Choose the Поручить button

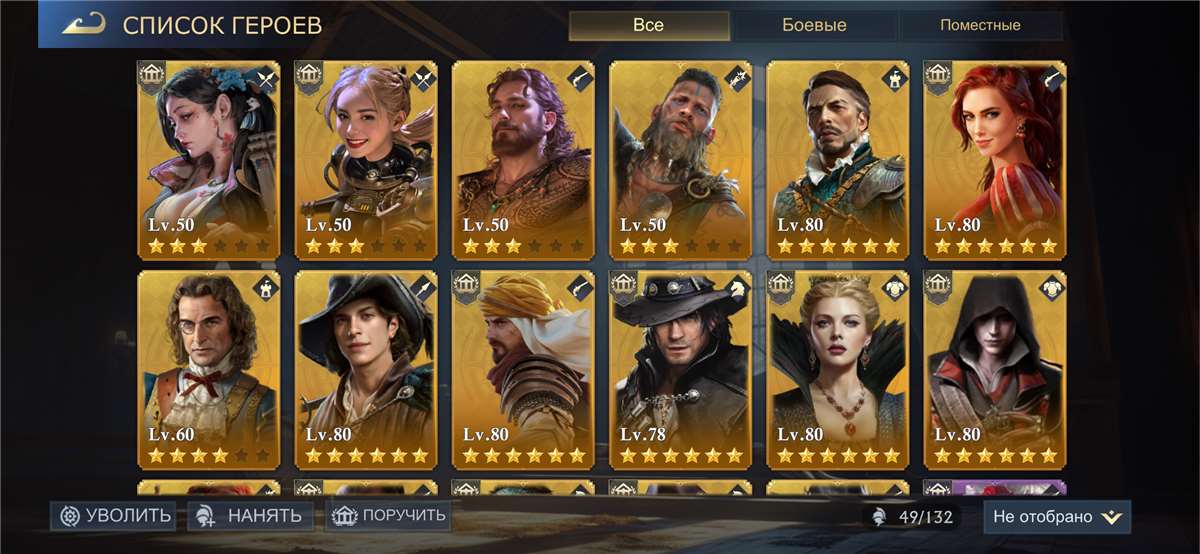coord(388,516)
